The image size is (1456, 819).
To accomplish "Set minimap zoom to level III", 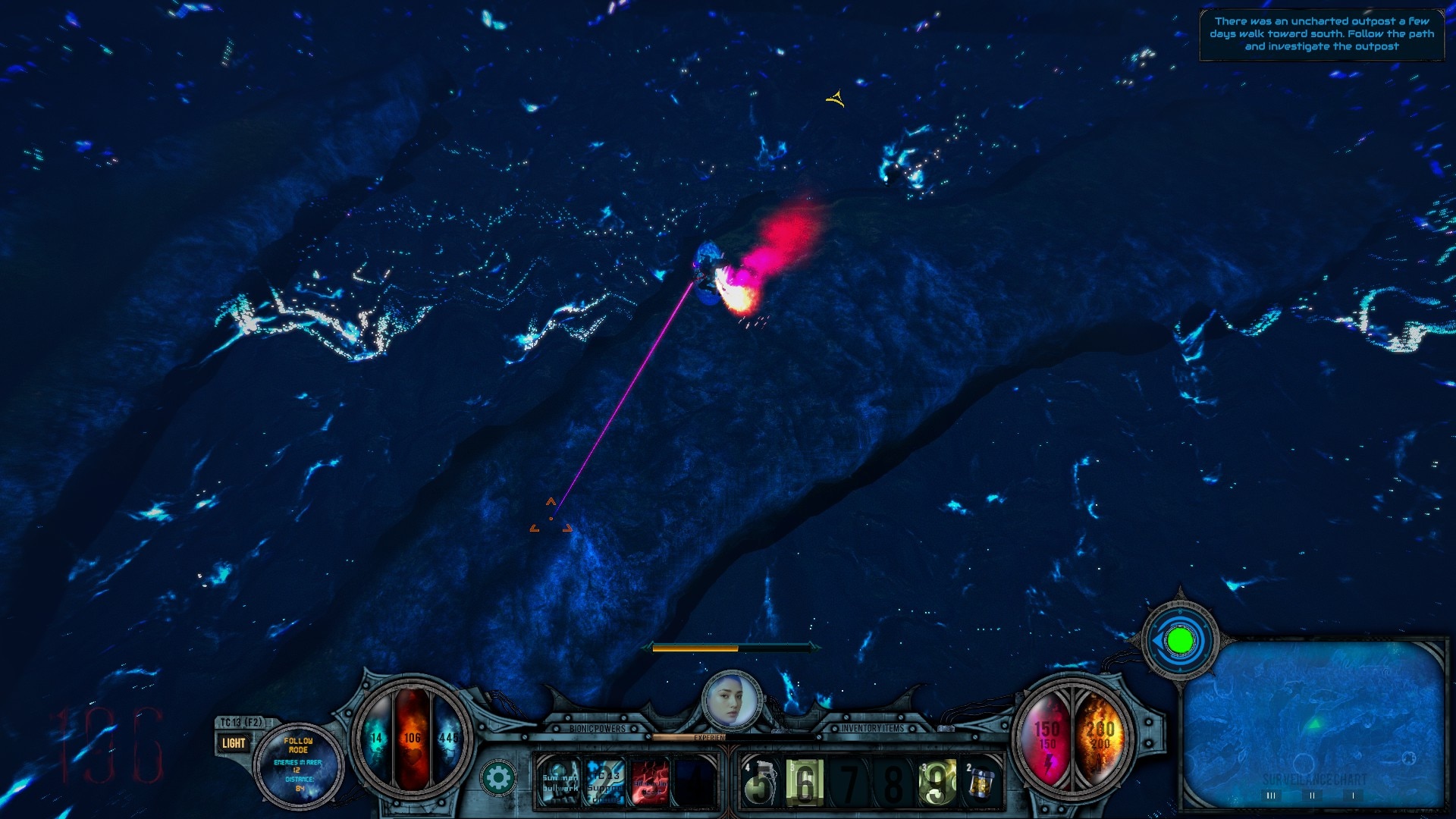I will click(1271, 795).
